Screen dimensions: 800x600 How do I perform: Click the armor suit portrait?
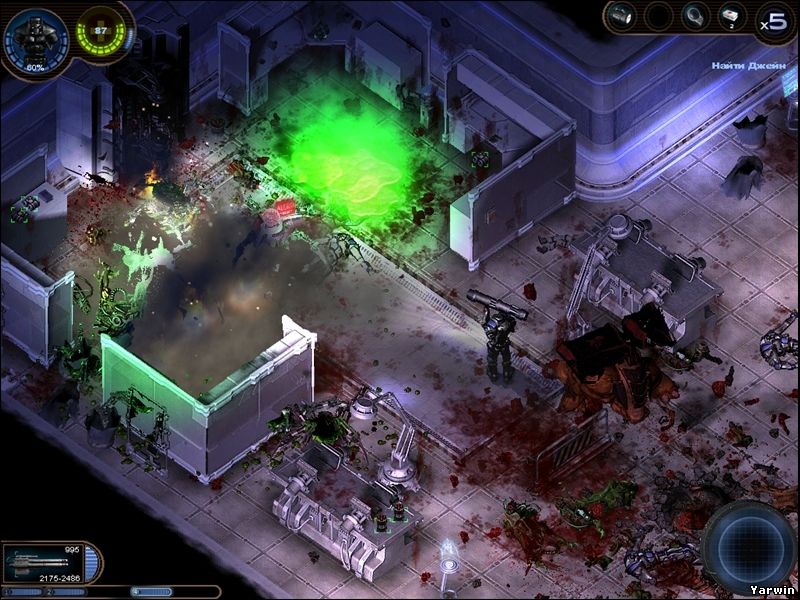[36, 41]
